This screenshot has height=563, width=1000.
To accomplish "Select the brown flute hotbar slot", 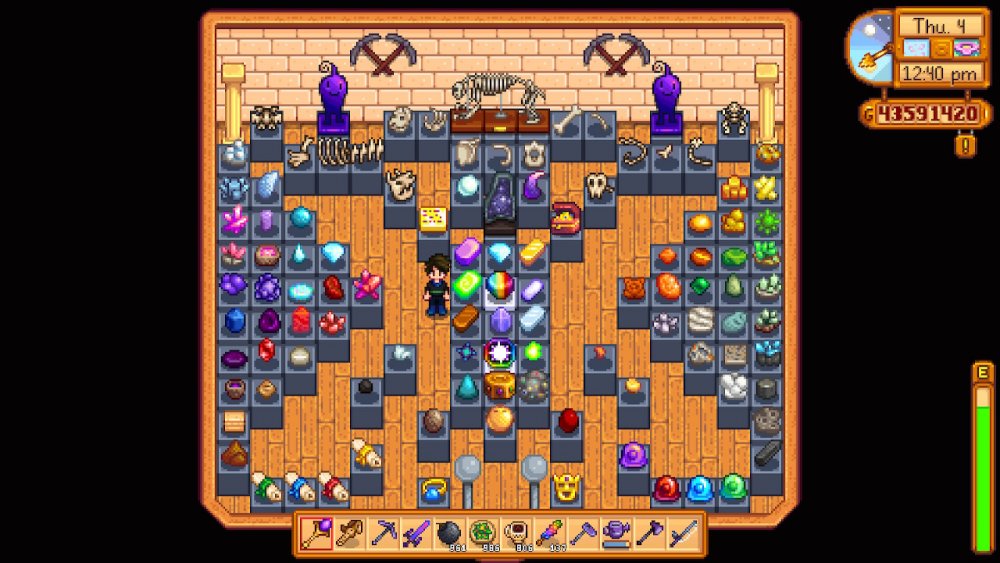I will [349, 534].
